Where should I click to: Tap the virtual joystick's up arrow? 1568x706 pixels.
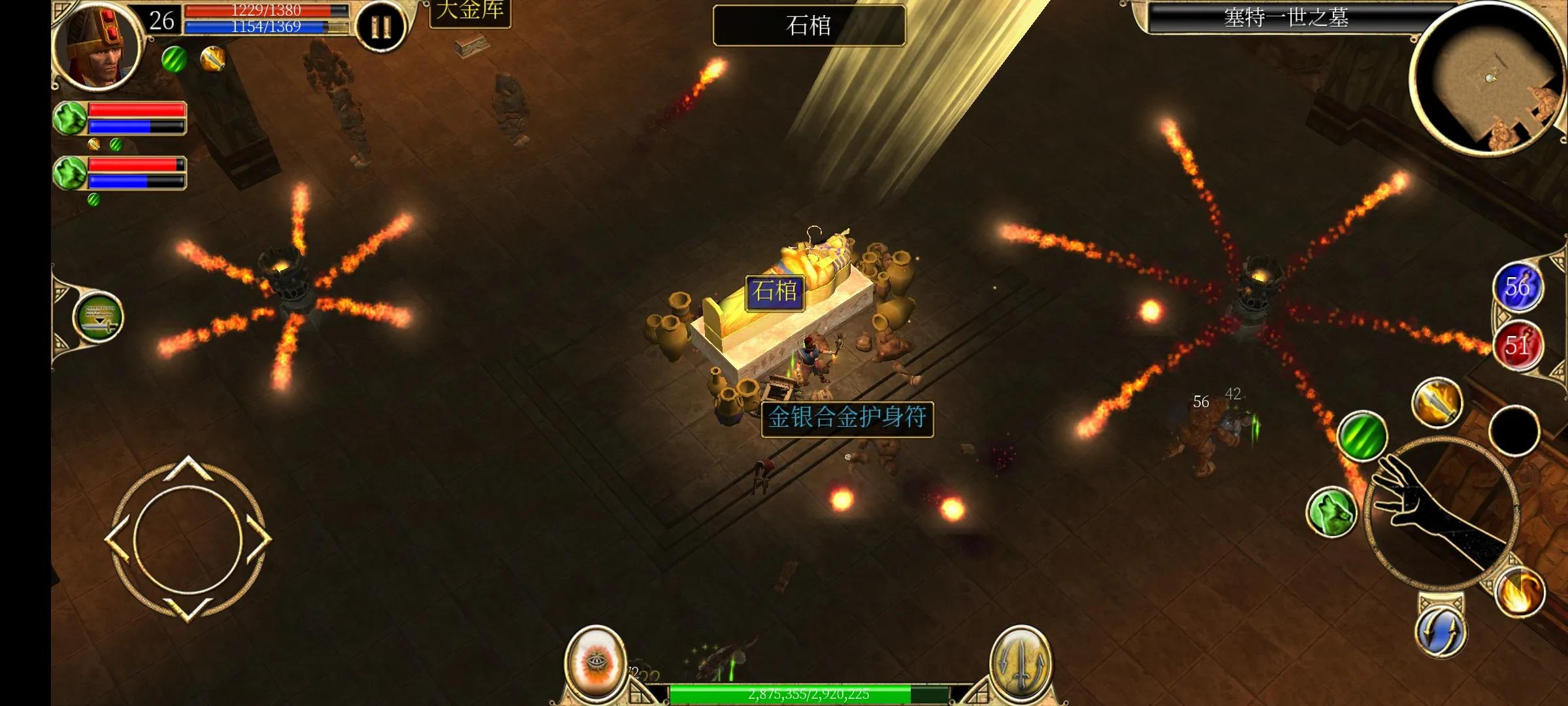[x=188, y=468]
